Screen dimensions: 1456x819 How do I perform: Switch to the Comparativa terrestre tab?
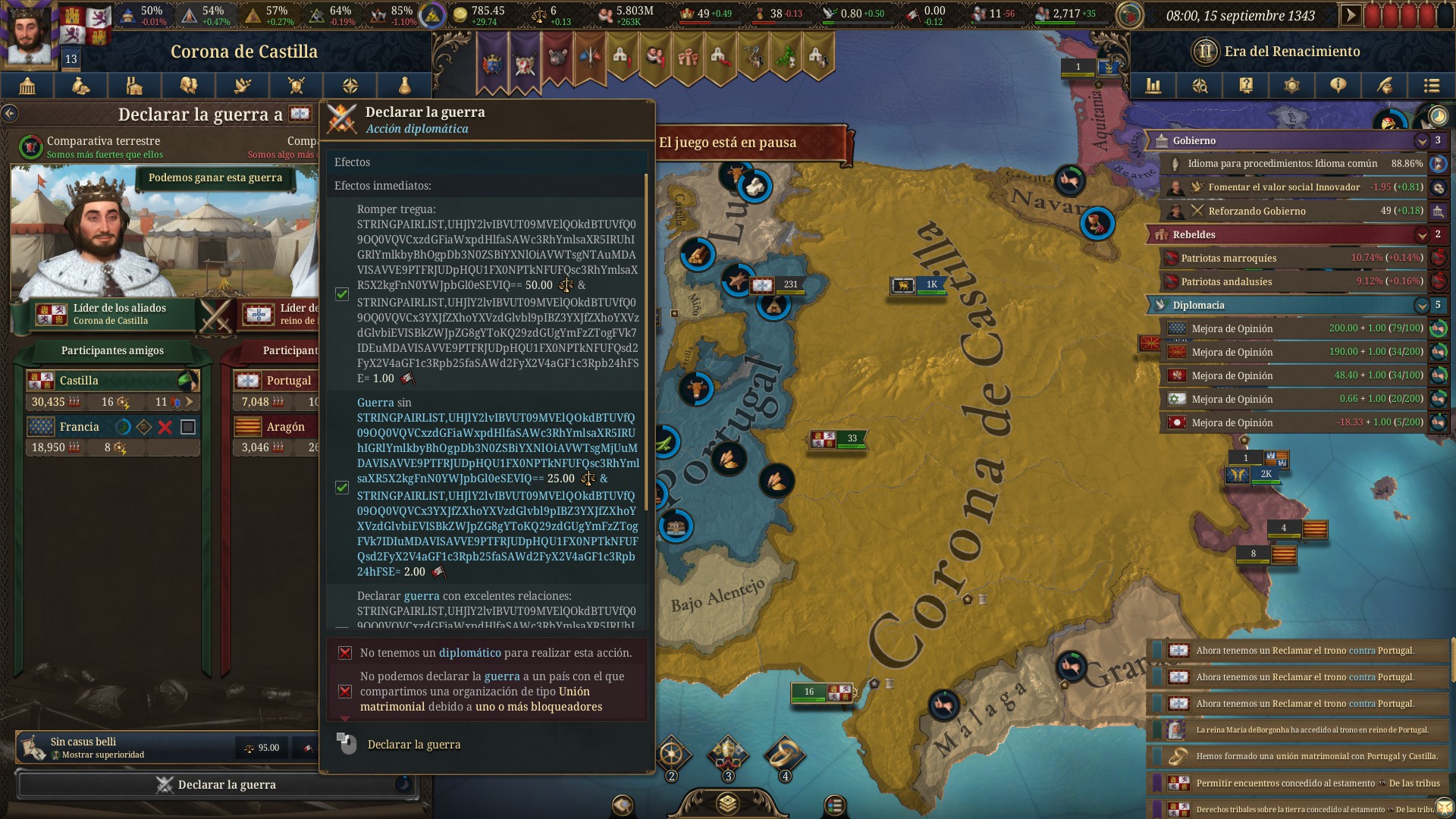(102, 141)
